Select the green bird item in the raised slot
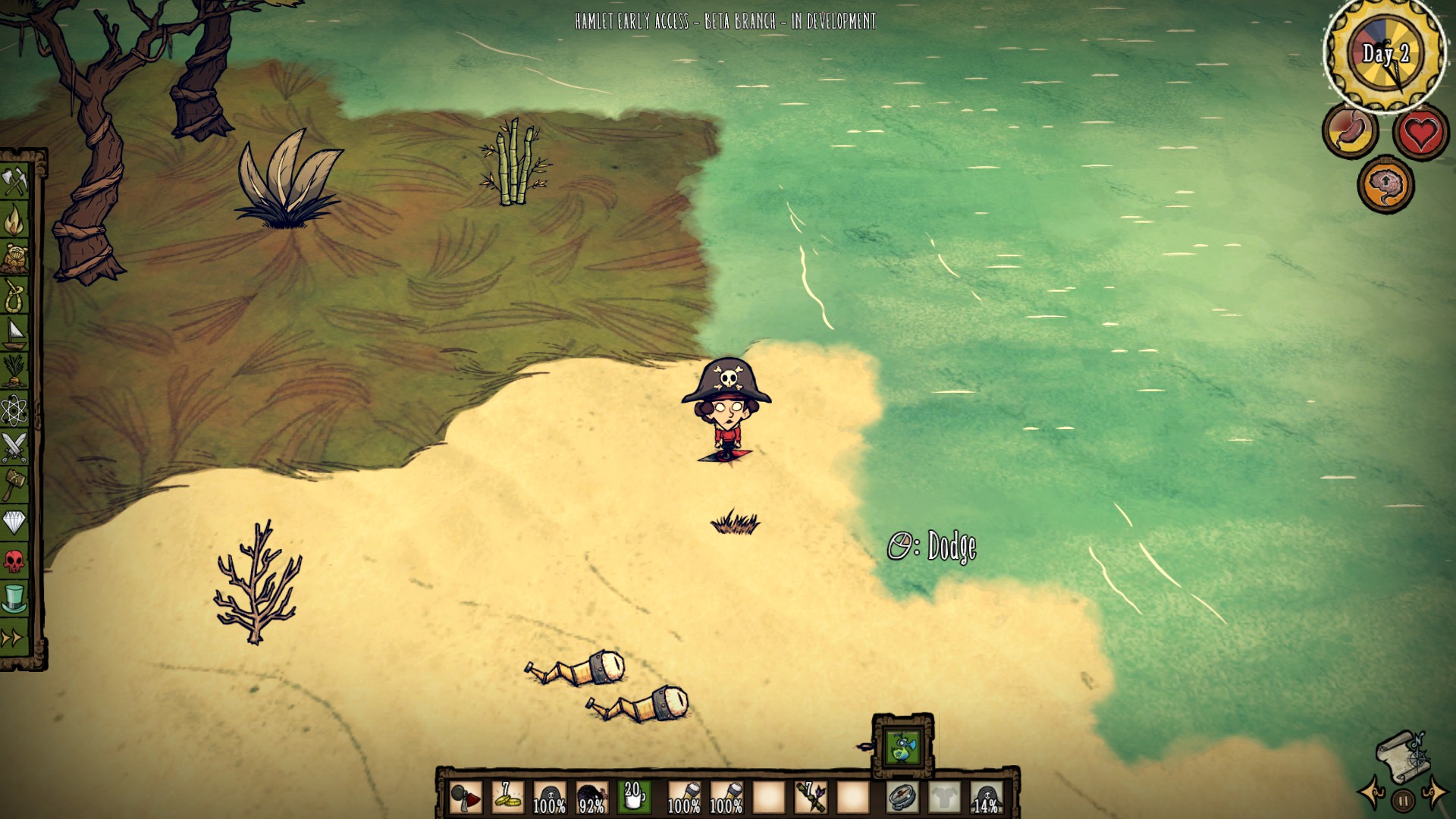 [x=902, y=747]
